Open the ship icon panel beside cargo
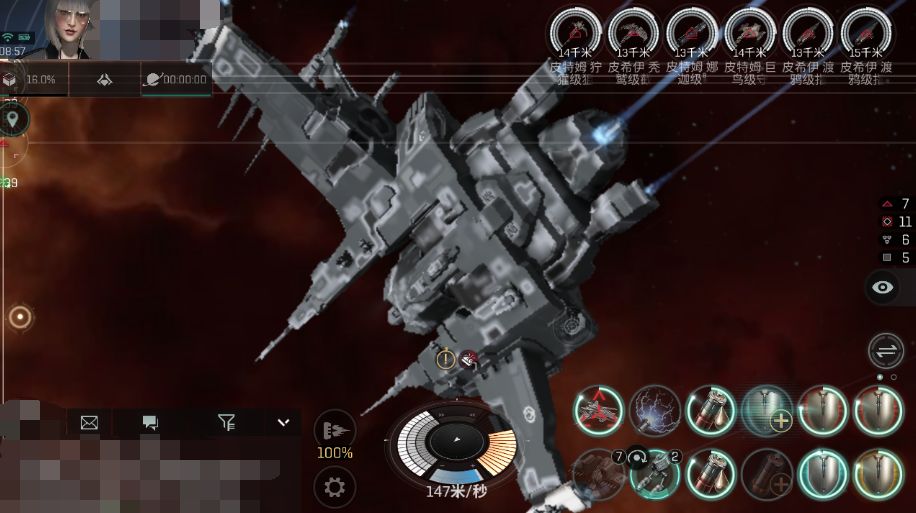Screen dimensions: 916x513 tap(104, 79)
